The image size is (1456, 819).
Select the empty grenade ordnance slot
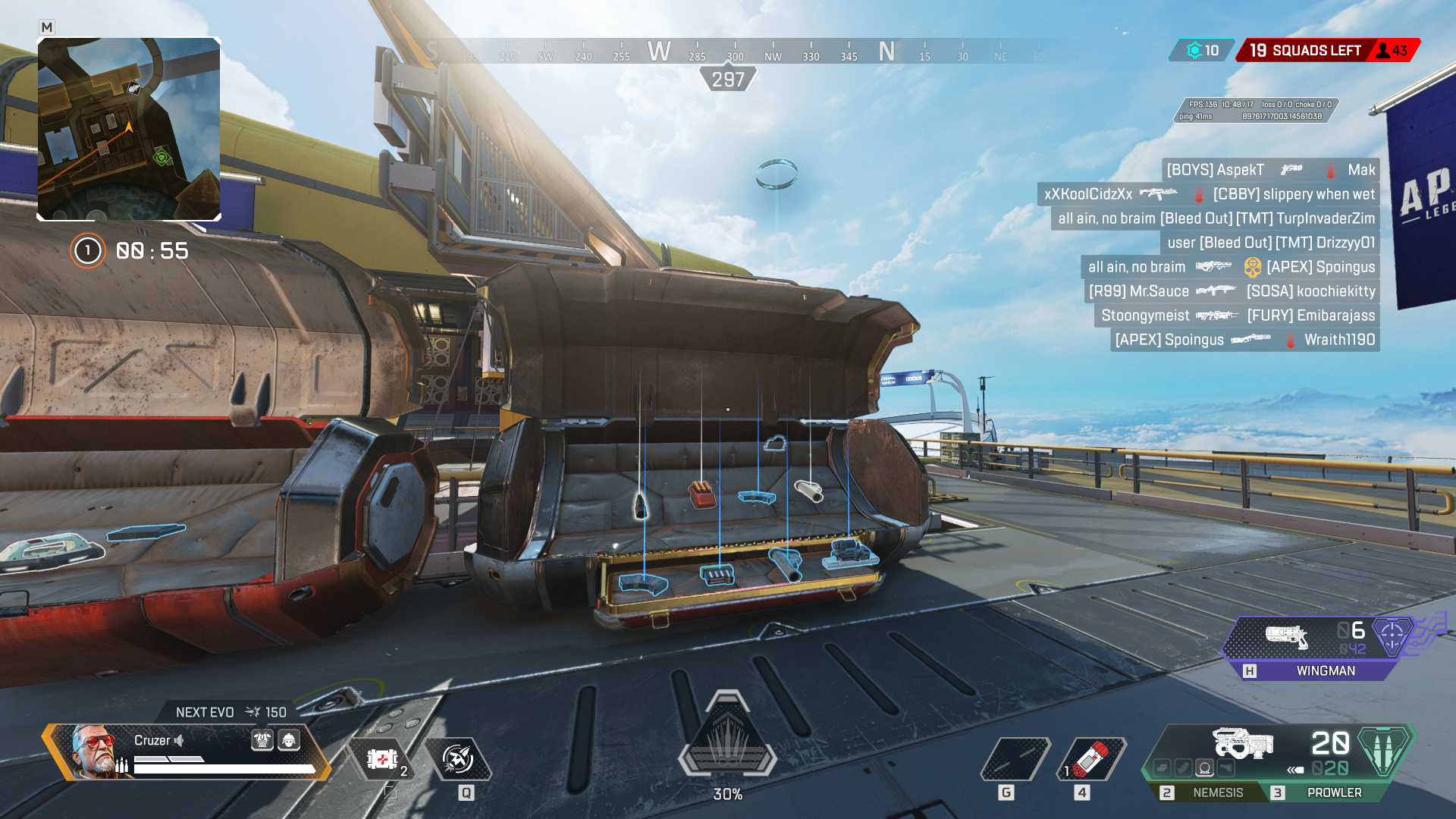pyautogui.click(x=1015, y=758)
